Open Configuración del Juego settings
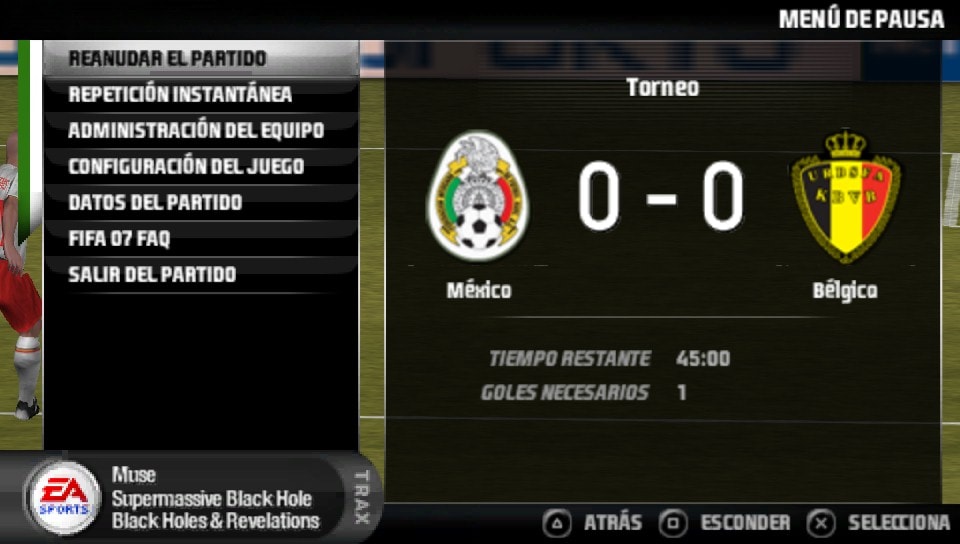Image resolution: width=960 pixels, height=544 pixels. tap(186, 166)
